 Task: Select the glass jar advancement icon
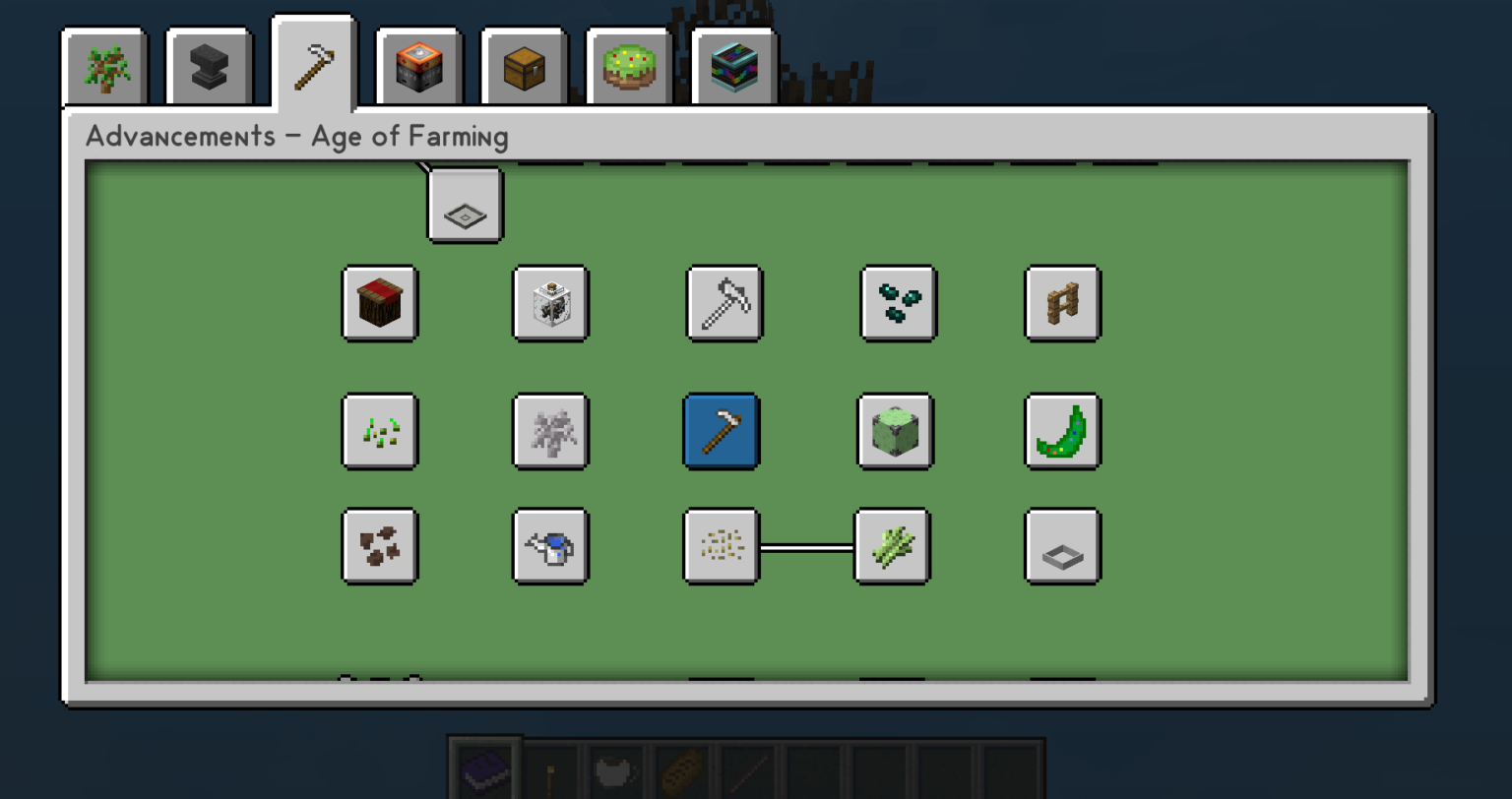[550, 305]
